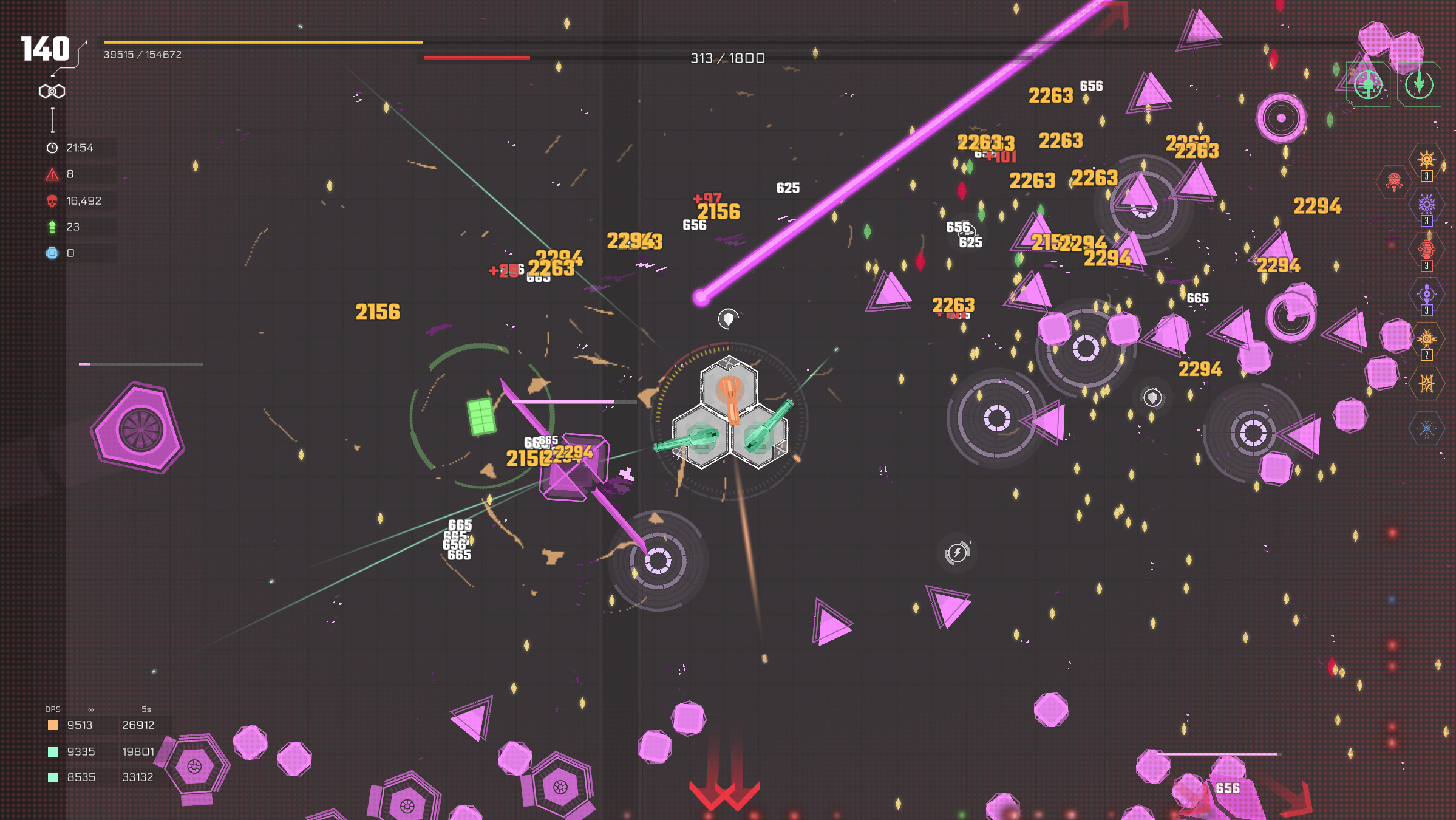Click the boss health bar showing 313 / 1800
Viewport: 1456px width, 820px height.
pyautogui.click(x=726, y=58)
